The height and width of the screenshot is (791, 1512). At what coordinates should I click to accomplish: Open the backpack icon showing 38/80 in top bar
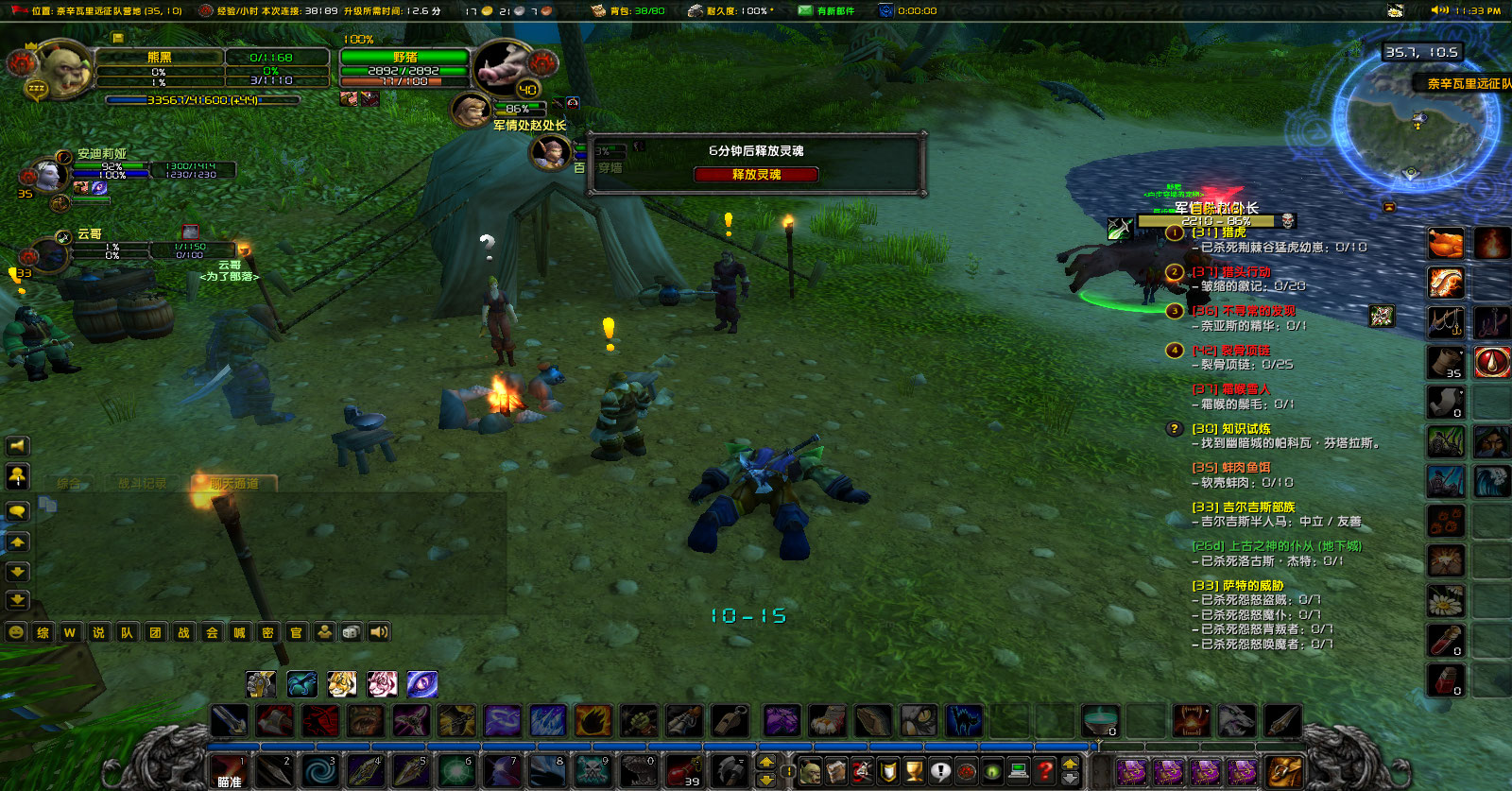[597, 12]
